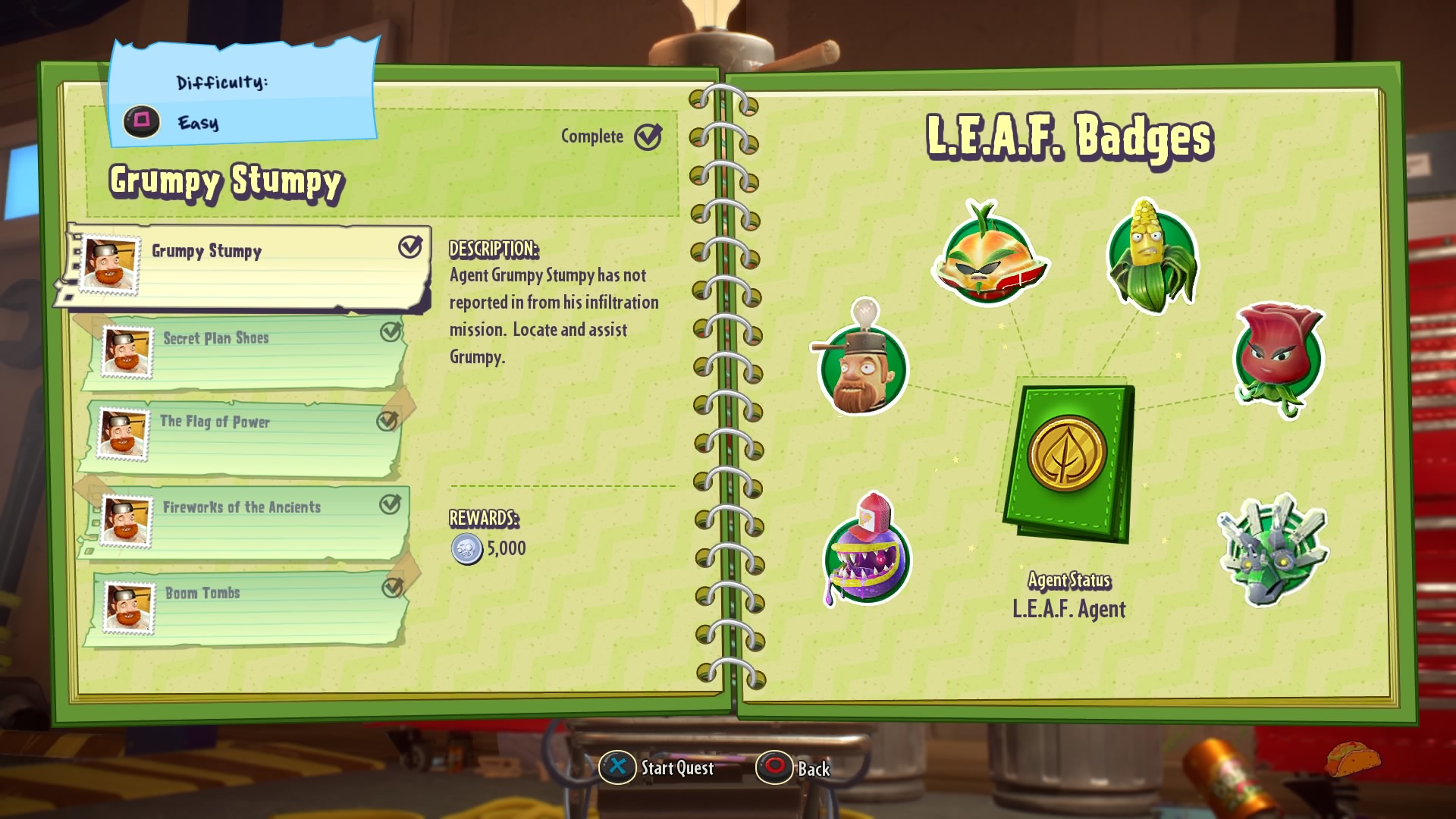Select the Citron orange badge
The height and width of the screenshot is (819, 1456).
pyautogui.click(x=989, y=256)
